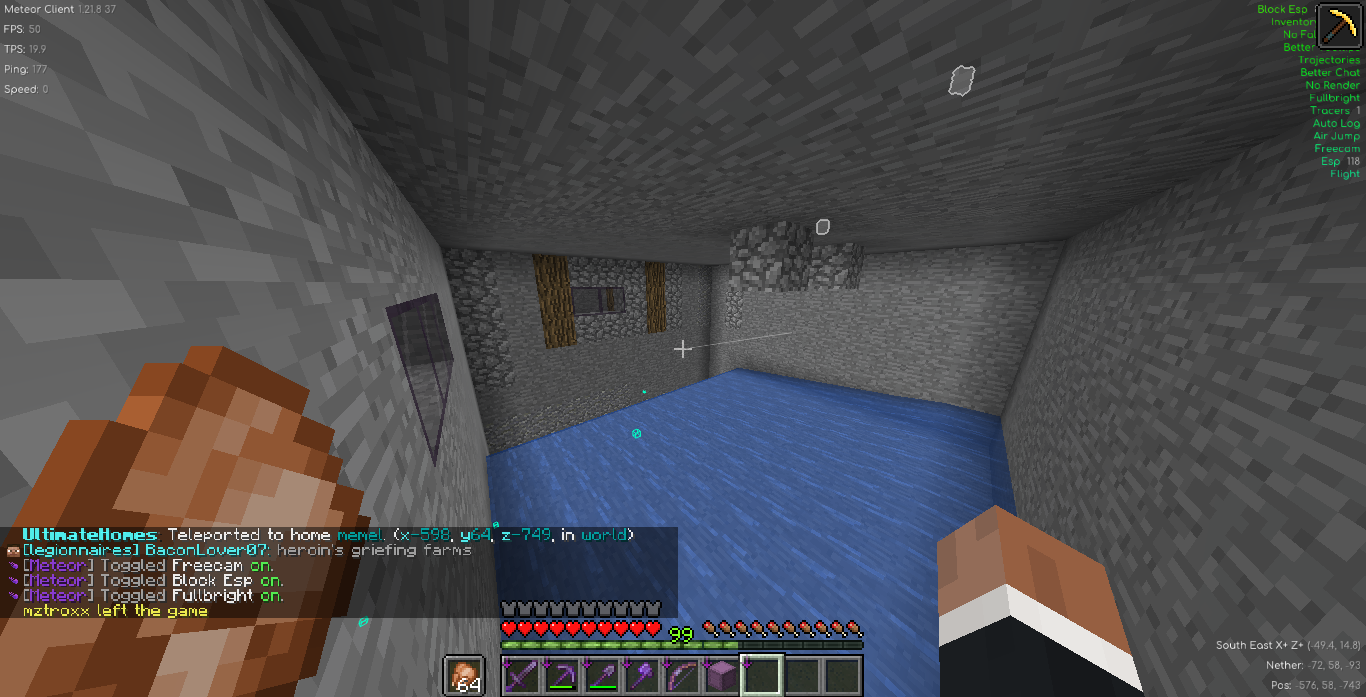Image resolution: width=1366 pixels, height=697 pixels.
Task: Select the netherite sword hotbar slot
Action: [x=521, y=676]
